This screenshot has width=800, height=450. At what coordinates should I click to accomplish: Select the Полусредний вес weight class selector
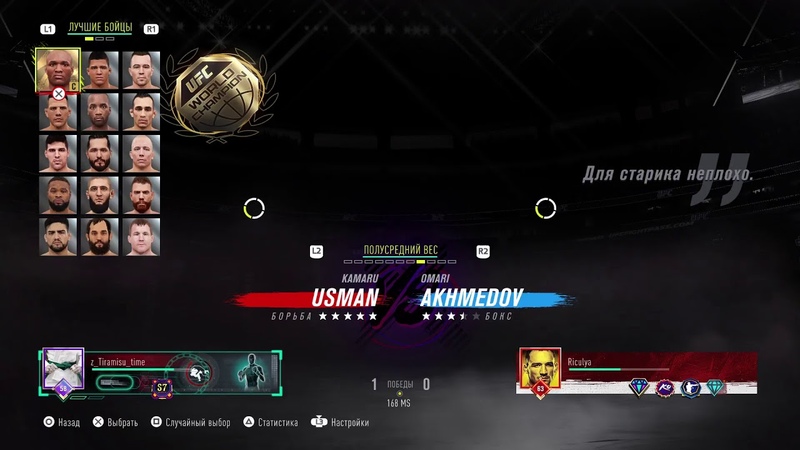(400, 250)
